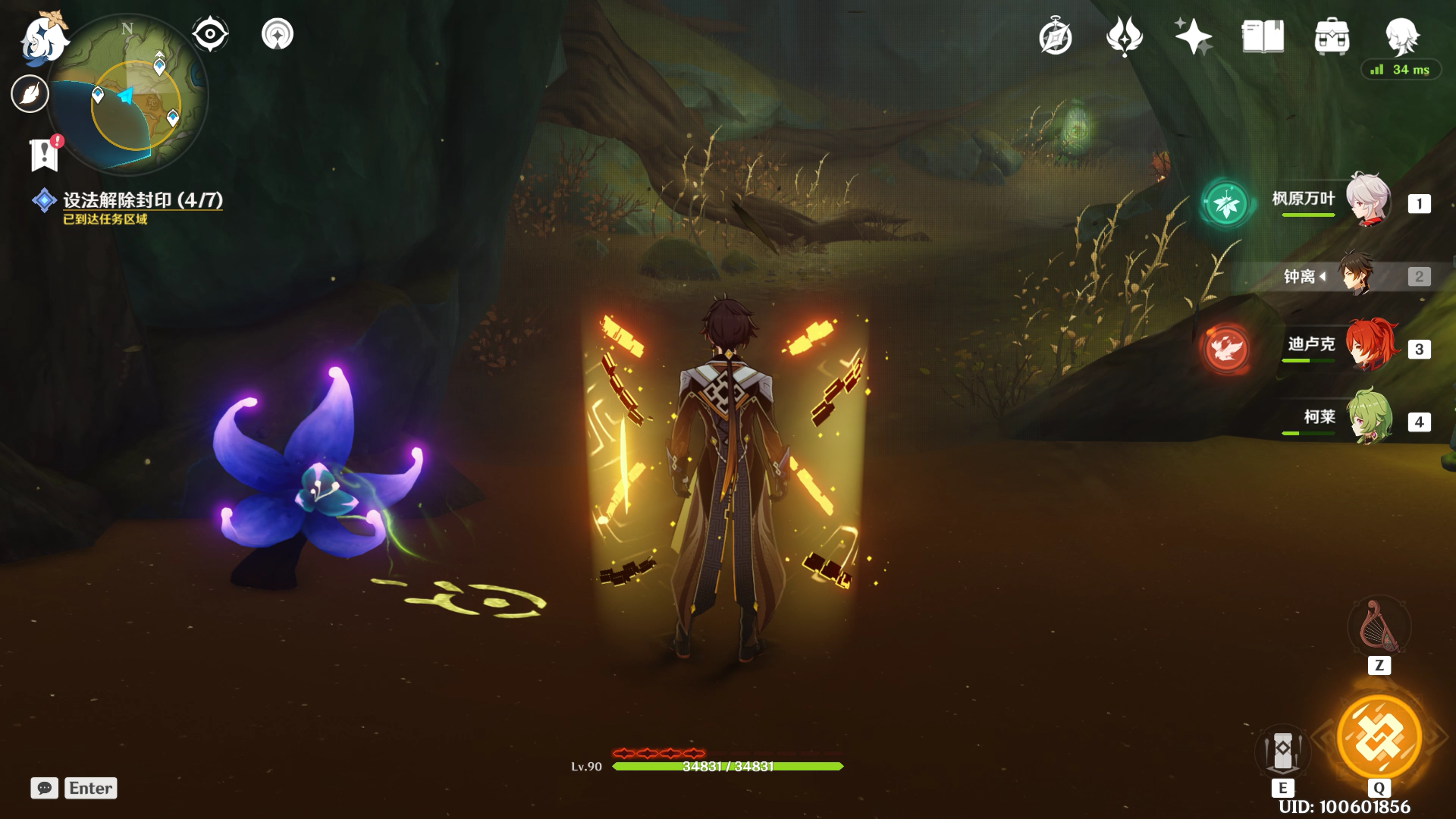Open the Paimon menu icon

point(42,38)
